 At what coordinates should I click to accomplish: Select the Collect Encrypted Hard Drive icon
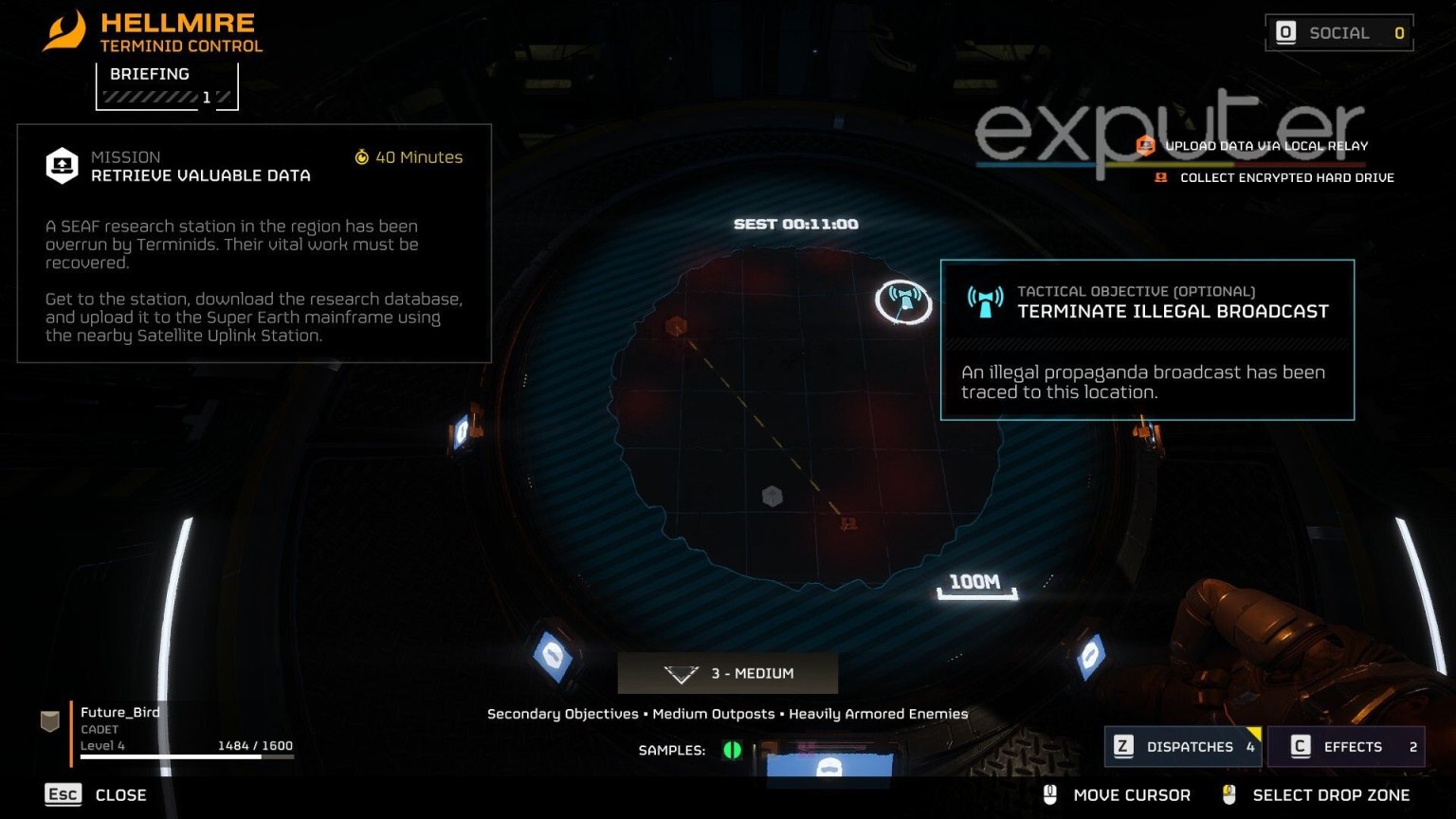pos(1160,177)
